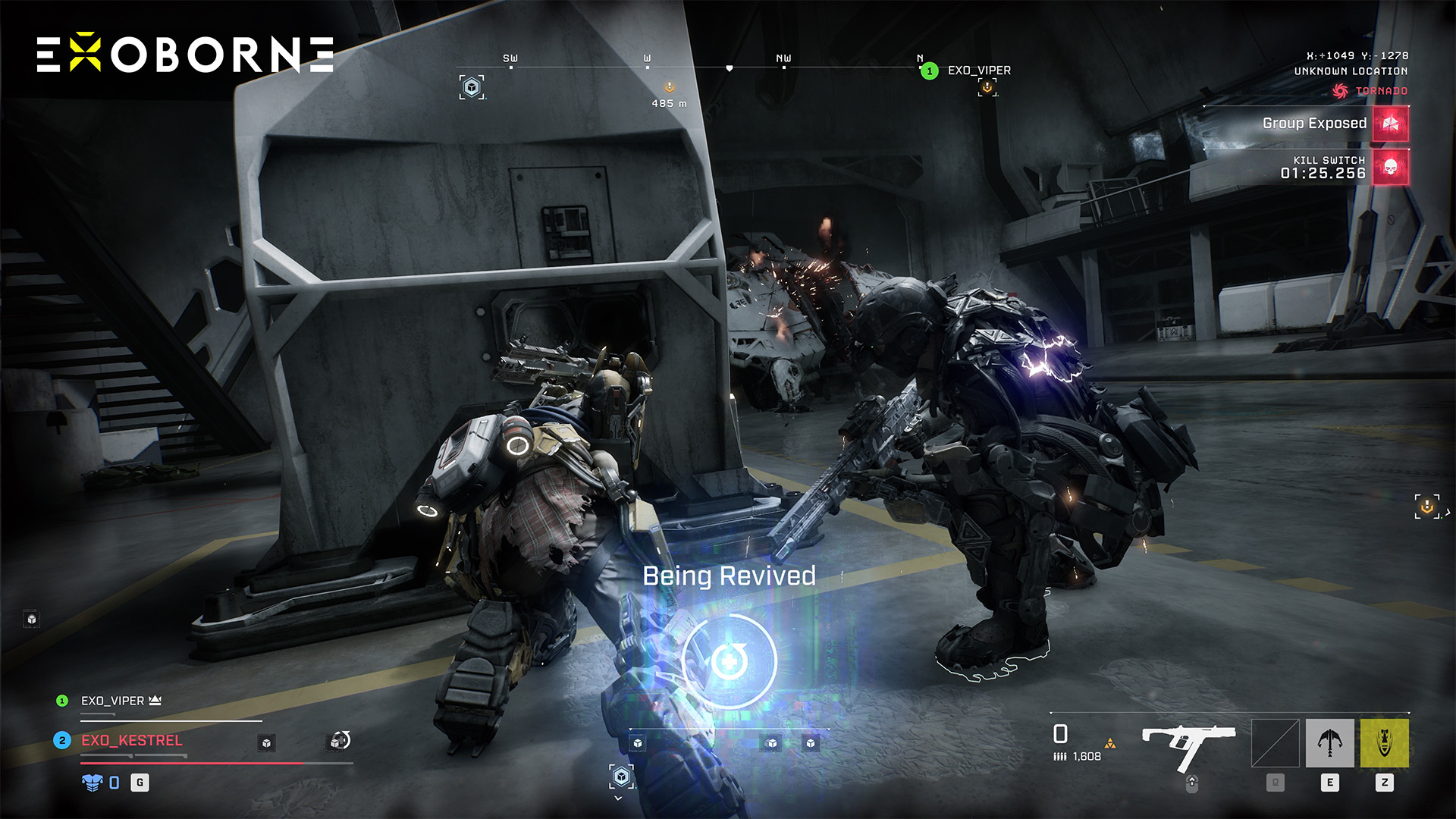
Task: Select the empty ability slot with diagonal line
Action: tap(1275, 743)
